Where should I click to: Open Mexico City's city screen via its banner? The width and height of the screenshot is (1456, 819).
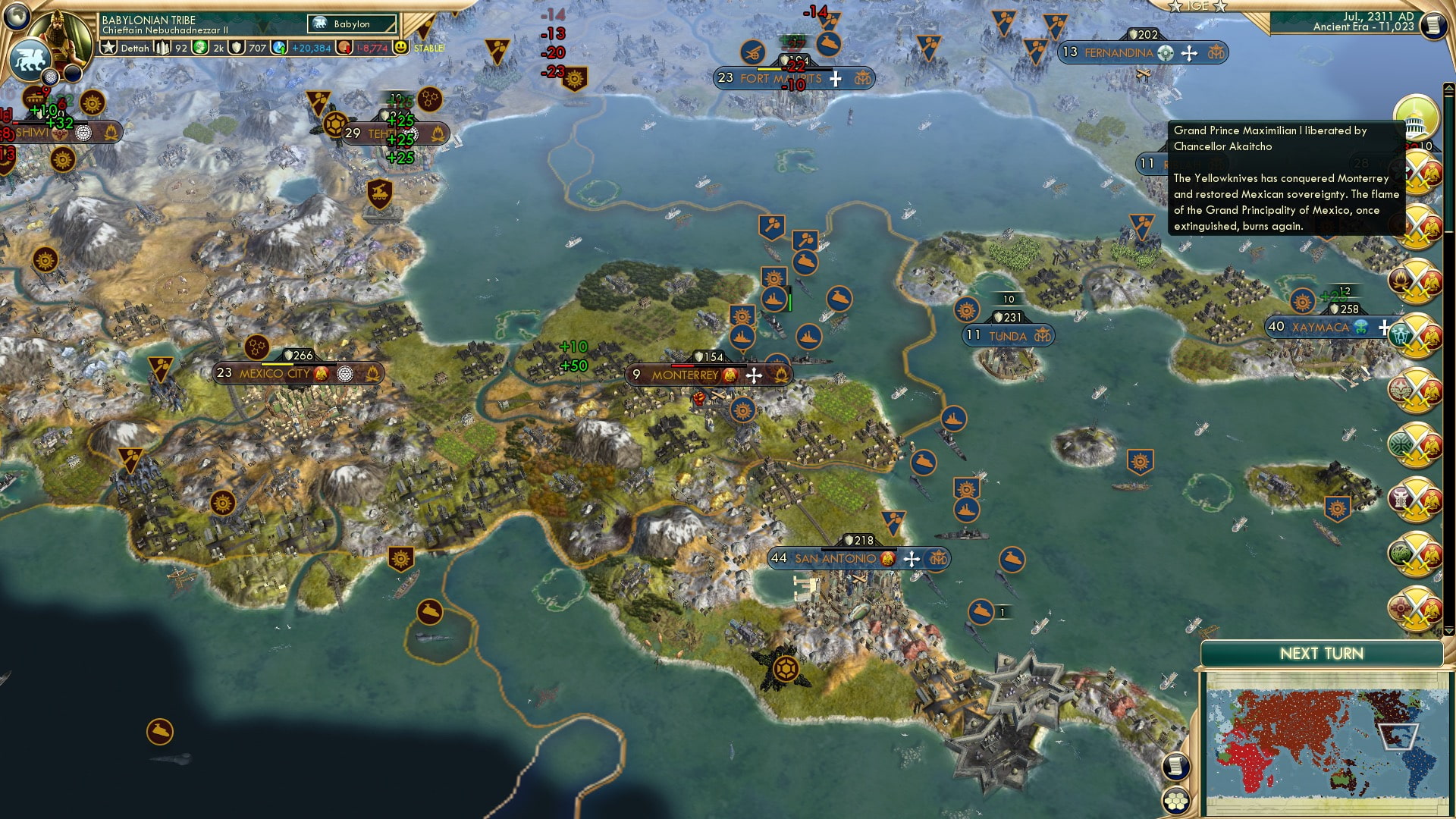tap(273, 373)
